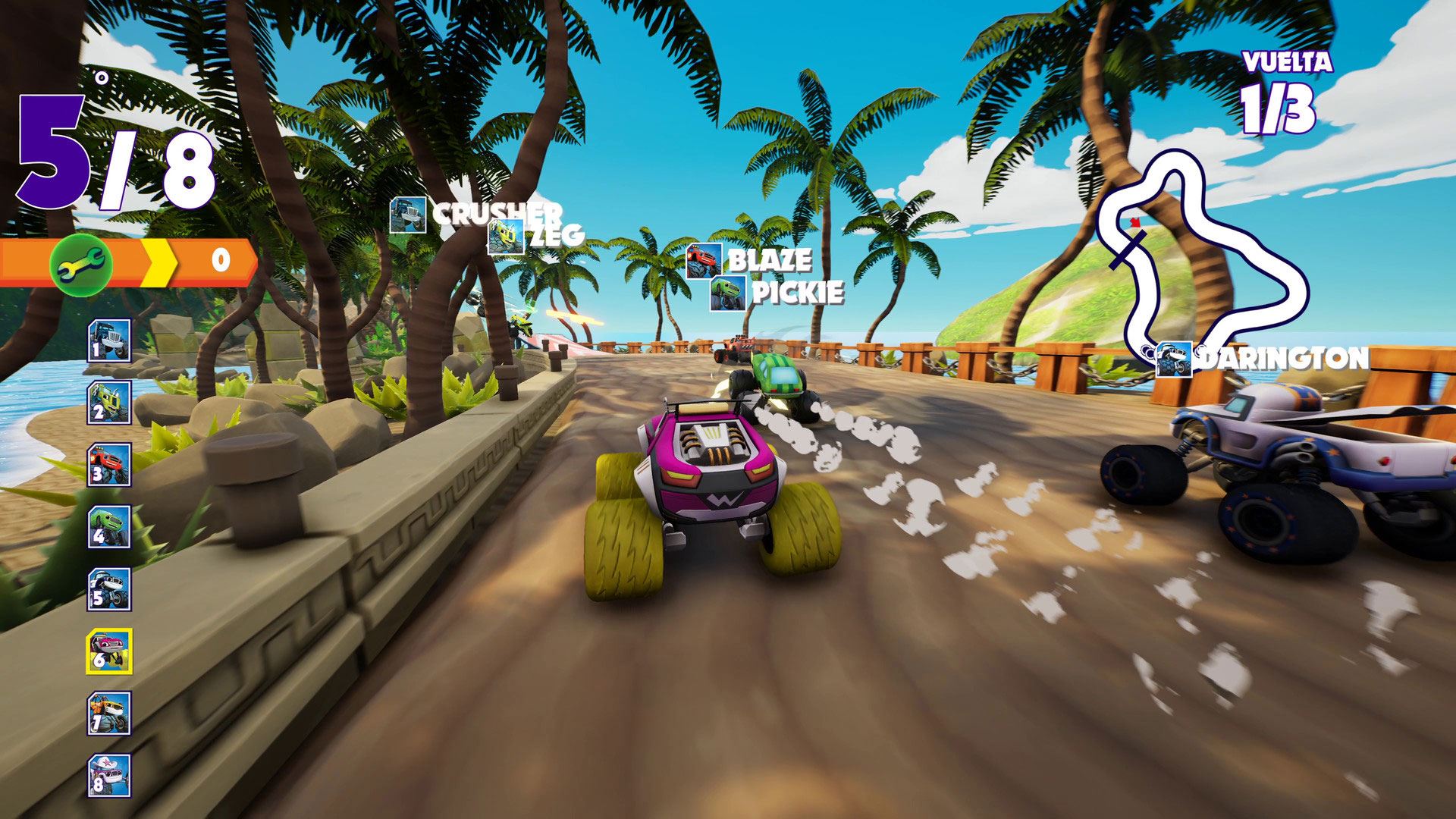Click Blaze's red truck in third place
The width and height of the screenshot is (1456, 819).
tap(110, 465)
